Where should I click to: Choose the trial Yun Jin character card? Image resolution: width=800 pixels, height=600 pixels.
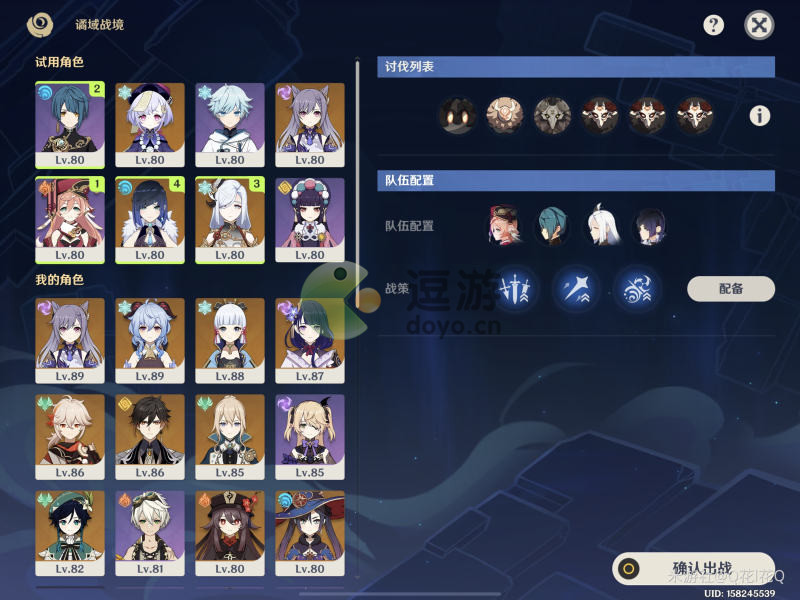(x=310, y=220)
